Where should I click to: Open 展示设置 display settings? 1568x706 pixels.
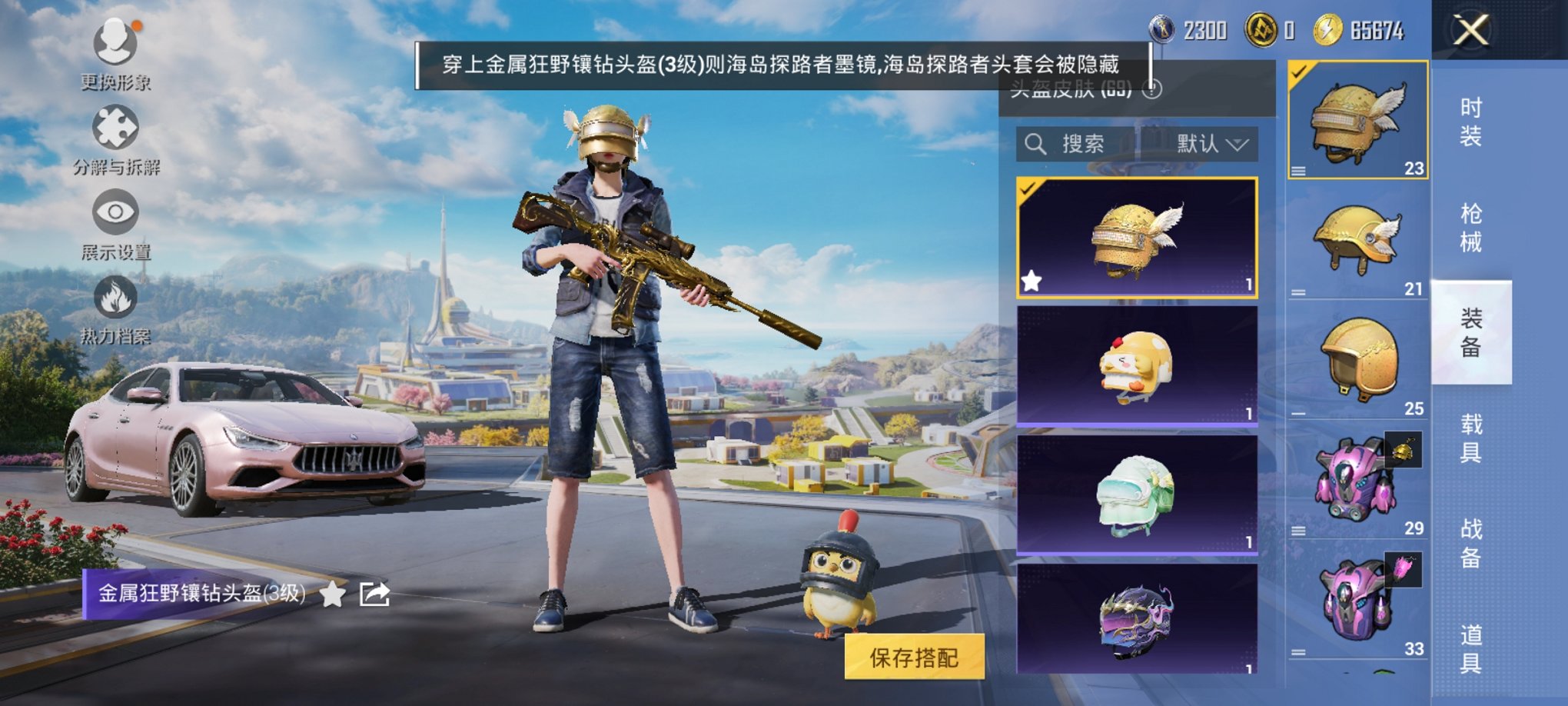[x=115, y=214]
